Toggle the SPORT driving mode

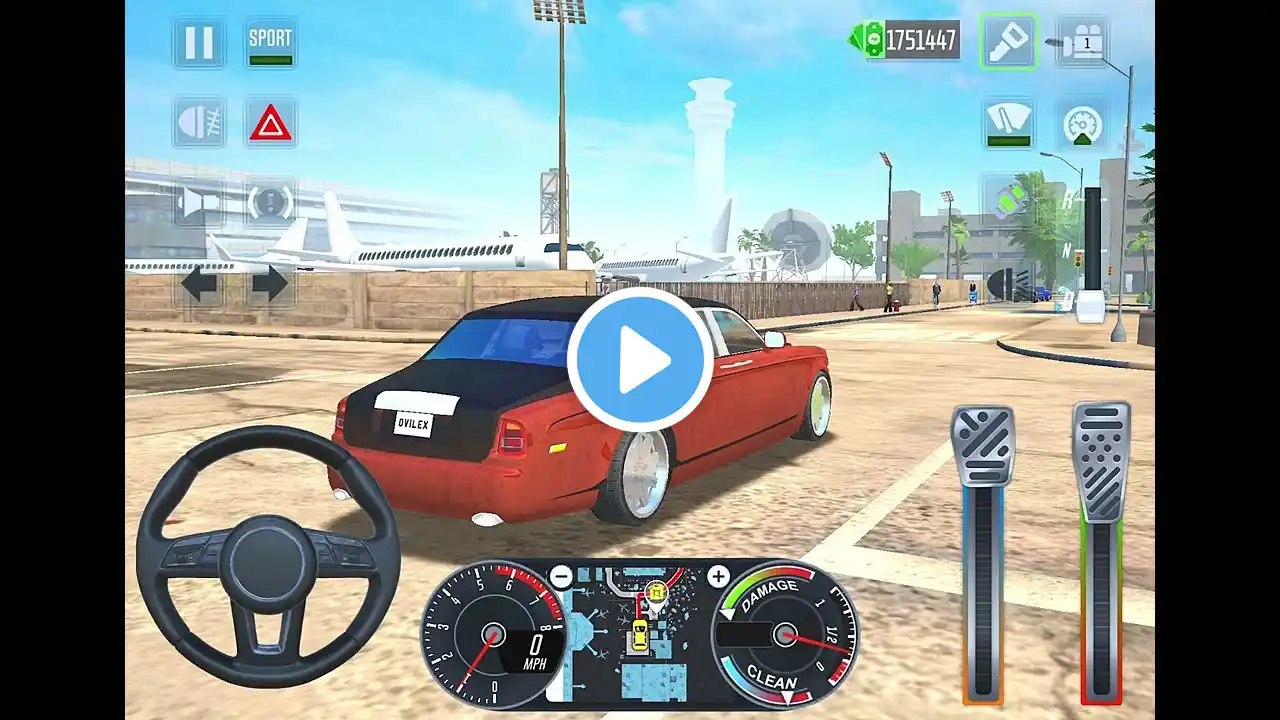pos(271,43)
